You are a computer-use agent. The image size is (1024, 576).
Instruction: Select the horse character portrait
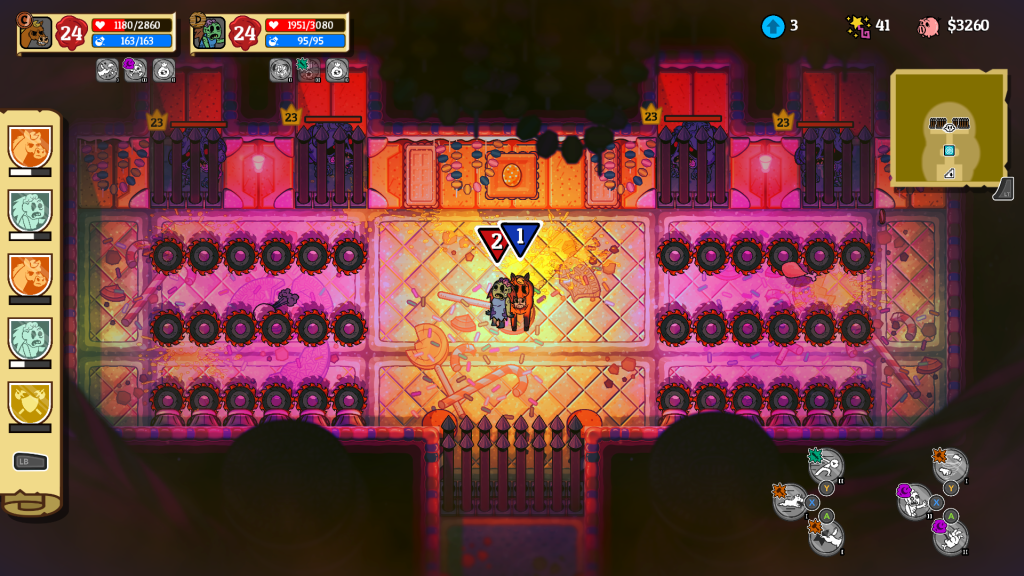[36, 33]
